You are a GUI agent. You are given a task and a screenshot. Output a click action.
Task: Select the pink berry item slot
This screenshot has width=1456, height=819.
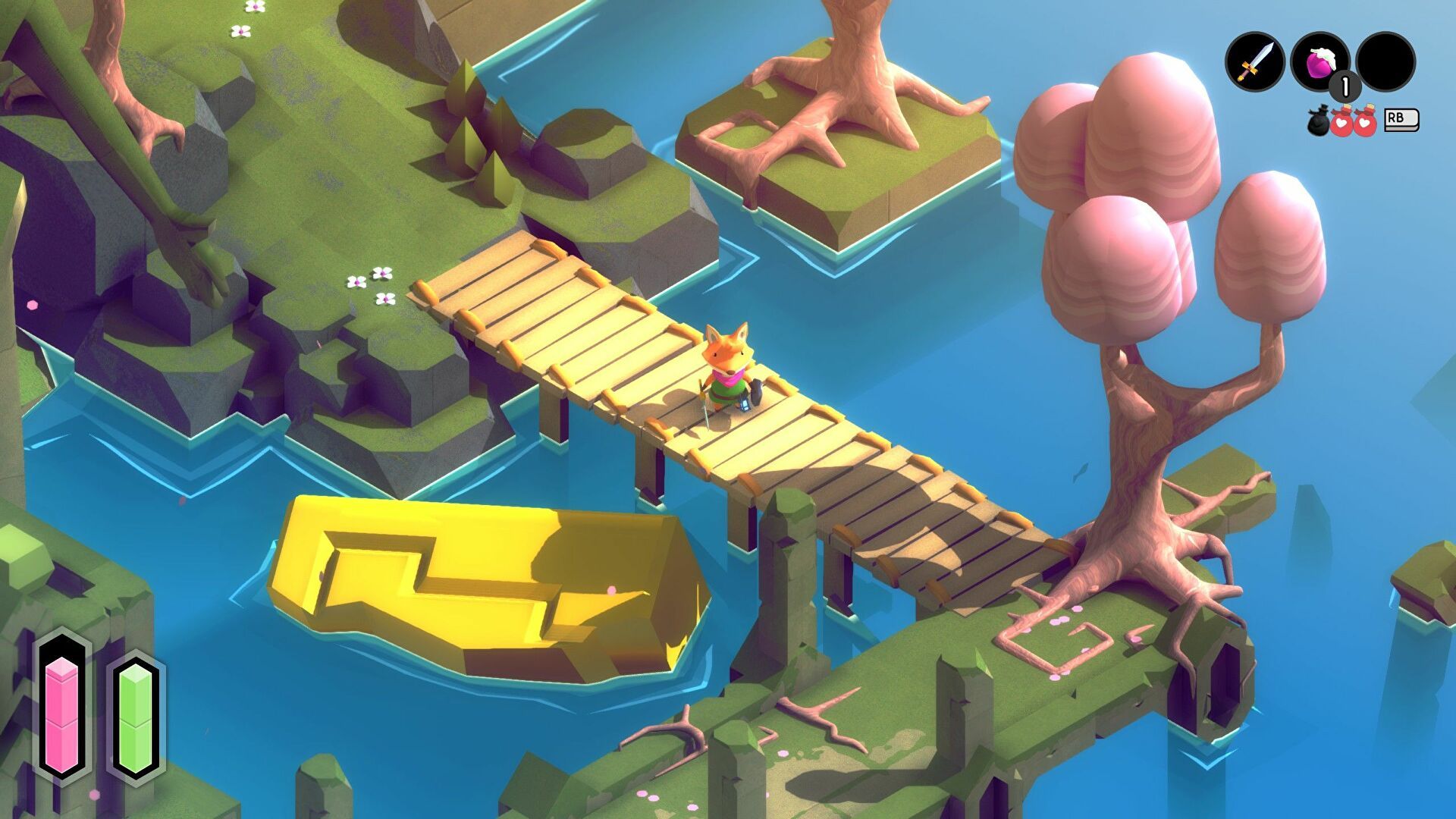click(x=1319, y=62)
